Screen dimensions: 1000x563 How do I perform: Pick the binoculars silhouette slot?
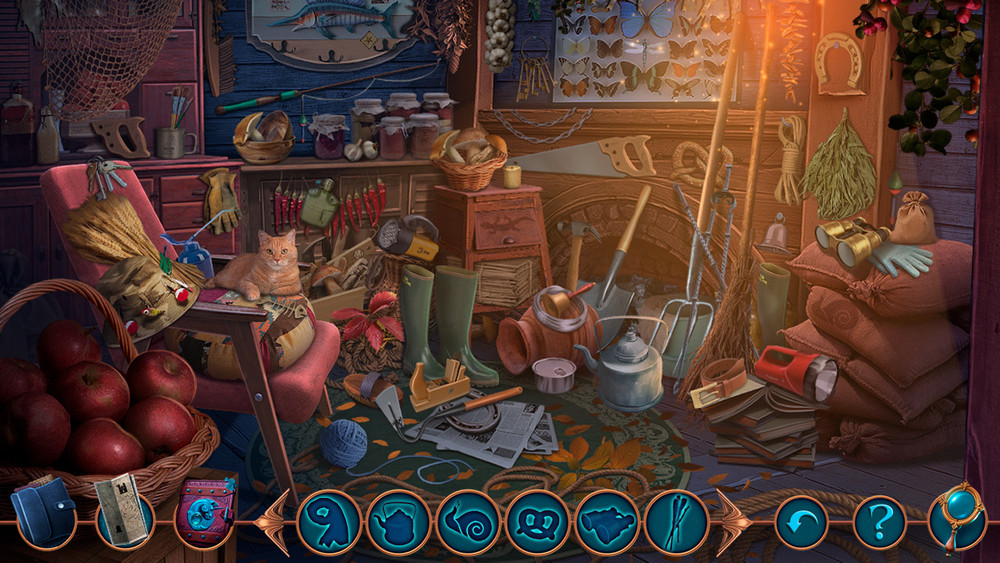(607, 522)
